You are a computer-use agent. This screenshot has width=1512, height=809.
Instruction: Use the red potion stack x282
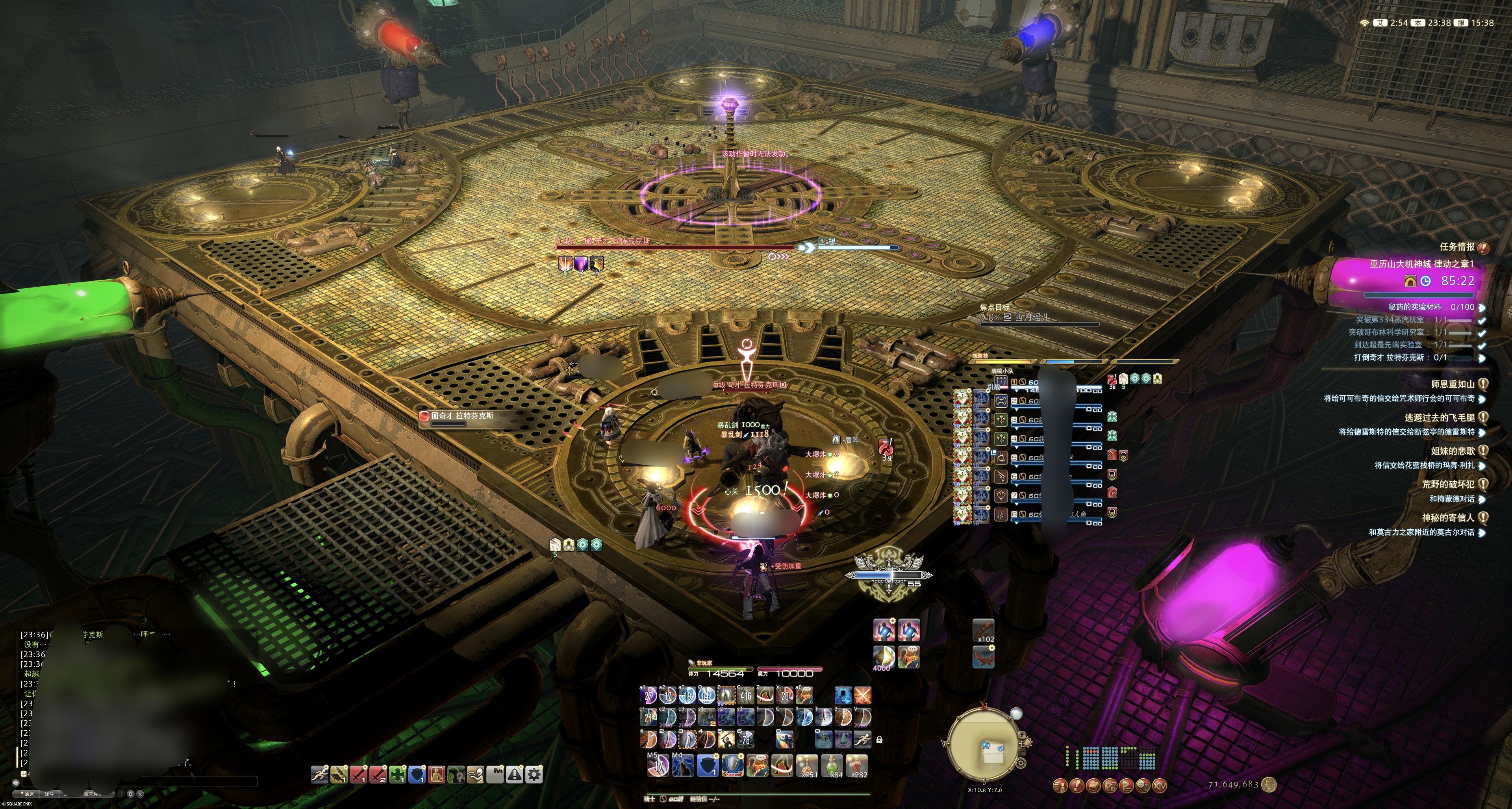point(858,765)
